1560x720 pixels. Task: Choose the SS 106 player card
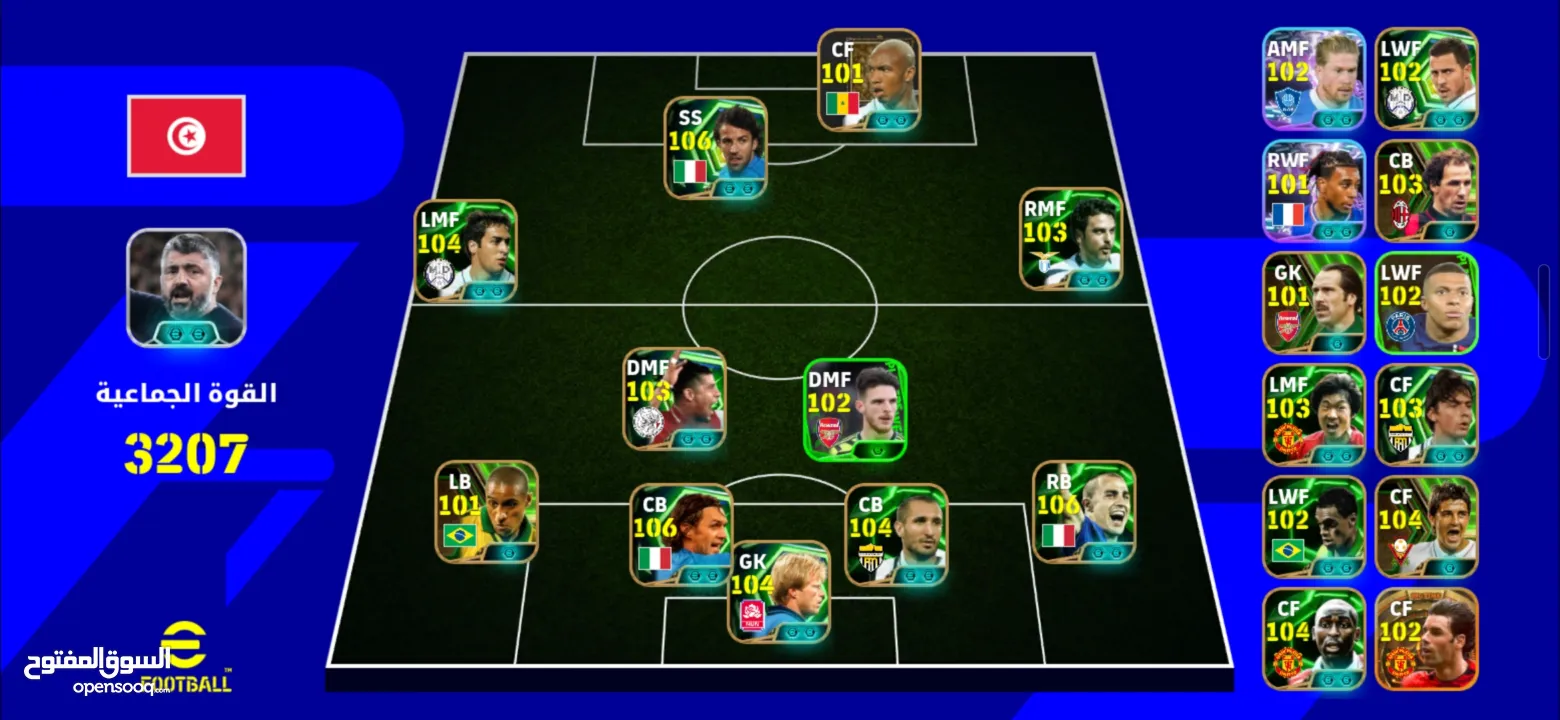click(716, 146)
